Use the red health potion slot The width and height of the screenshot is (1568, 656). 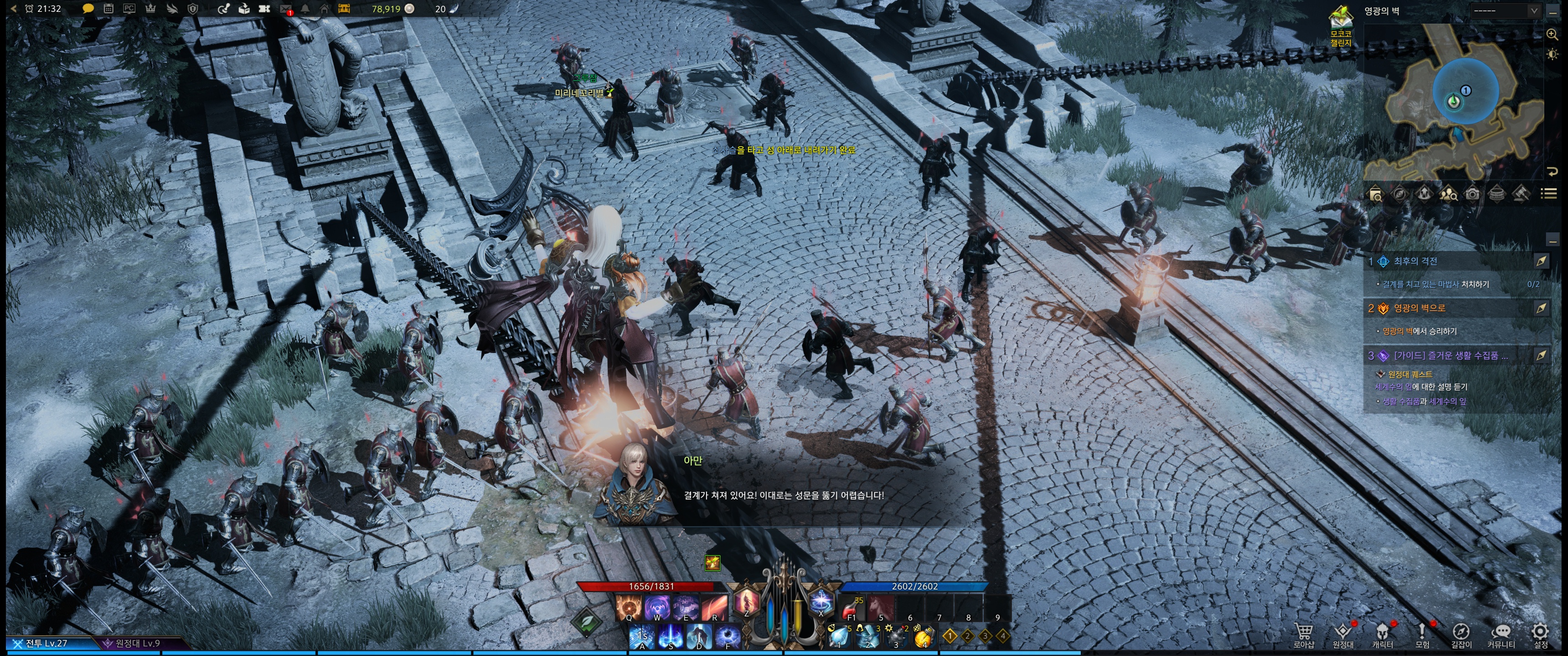click(x=851, y=608)
